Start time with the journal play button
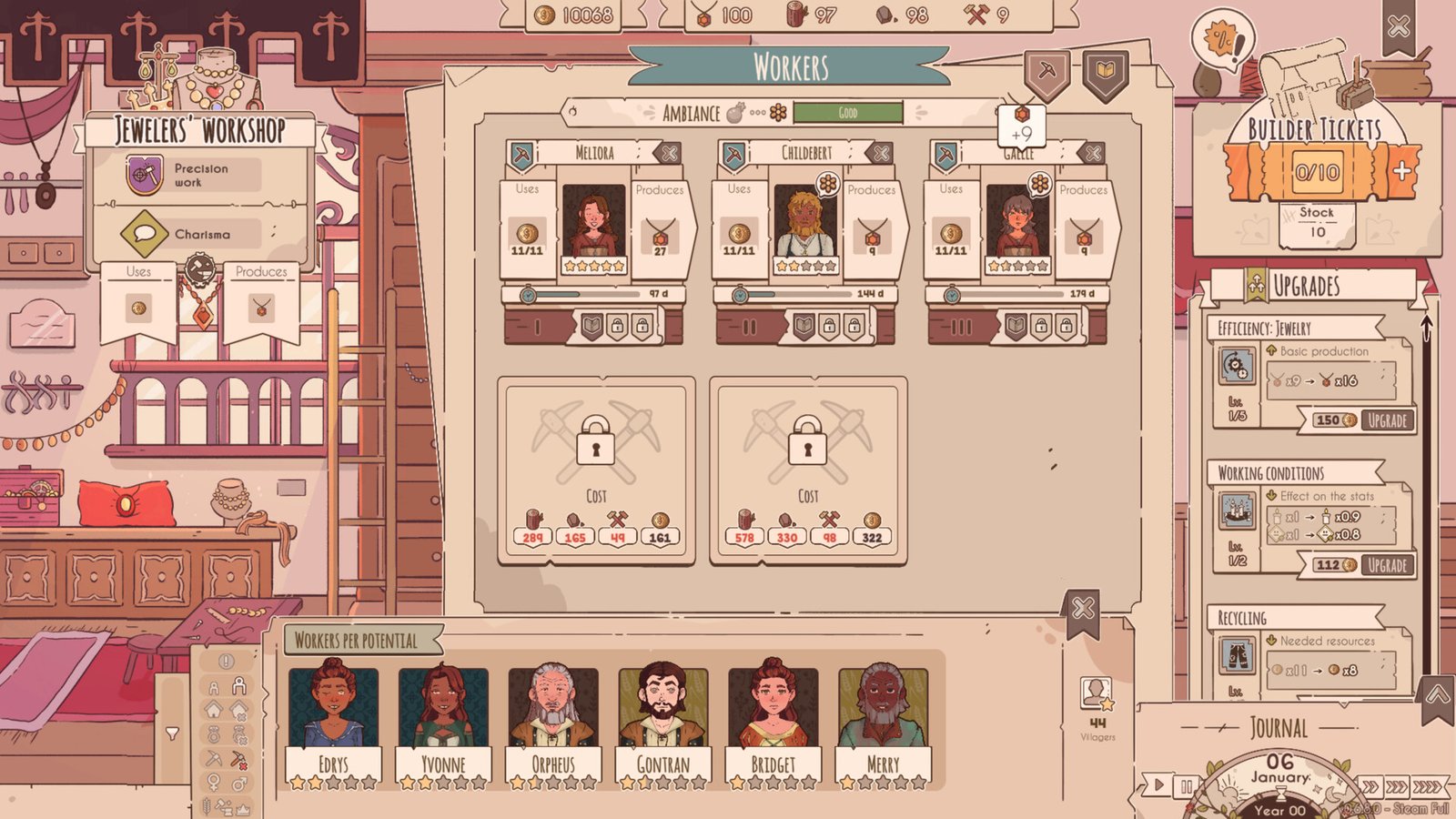This screenshot has height=819, width=1456. [1158, 784]
